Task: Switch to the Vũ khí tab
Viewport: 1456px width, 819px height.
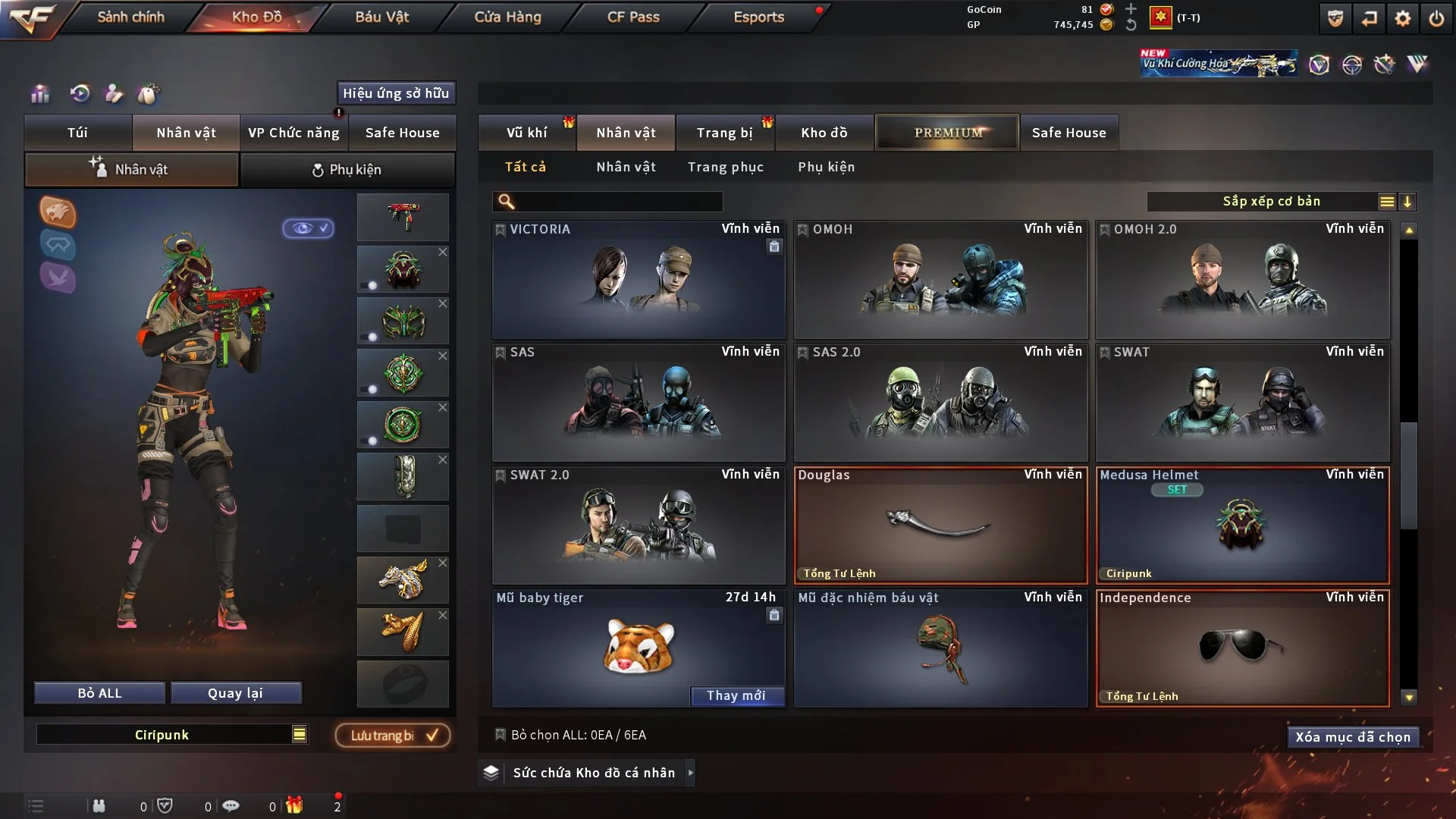Action: point(526,133)
